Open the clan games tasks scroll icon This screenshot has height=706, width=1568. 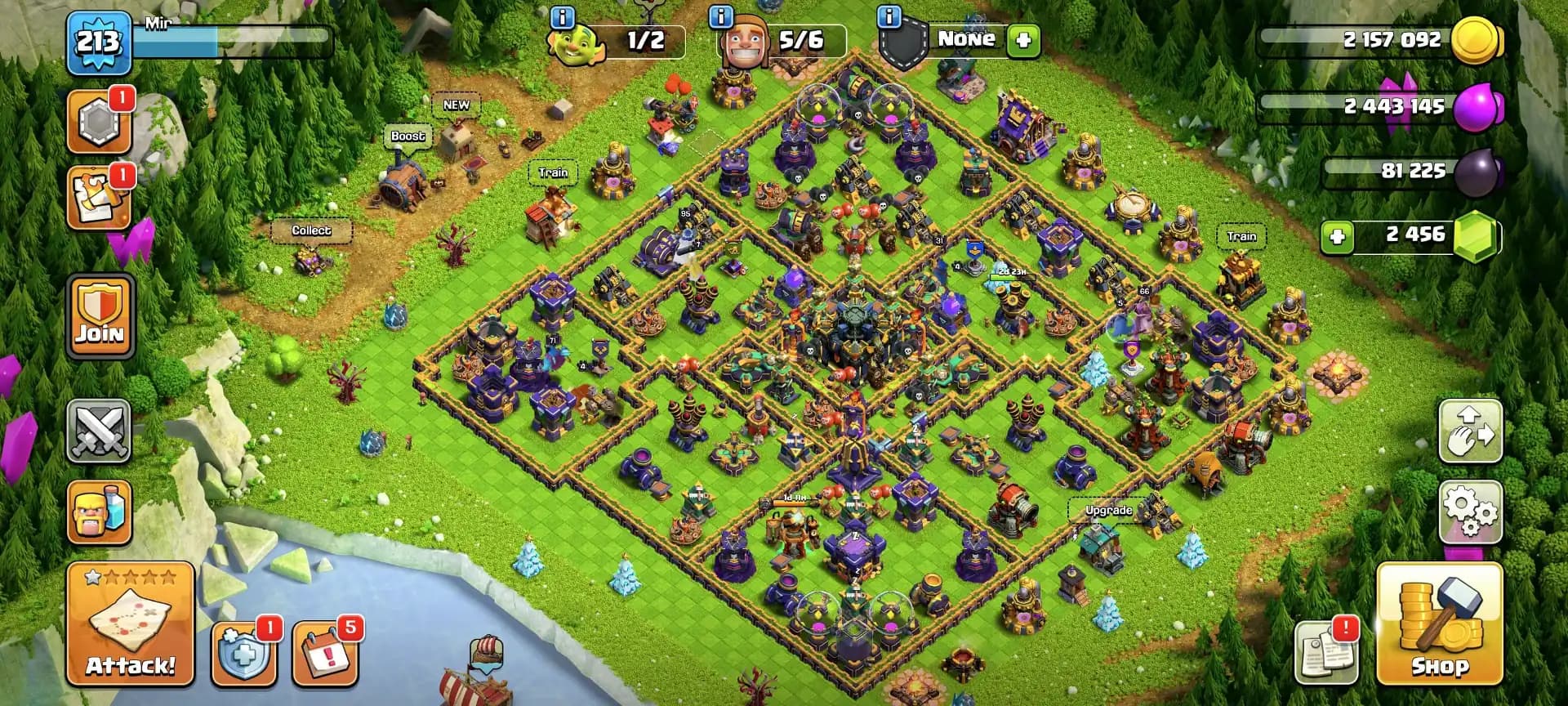[x=99, y=196]
